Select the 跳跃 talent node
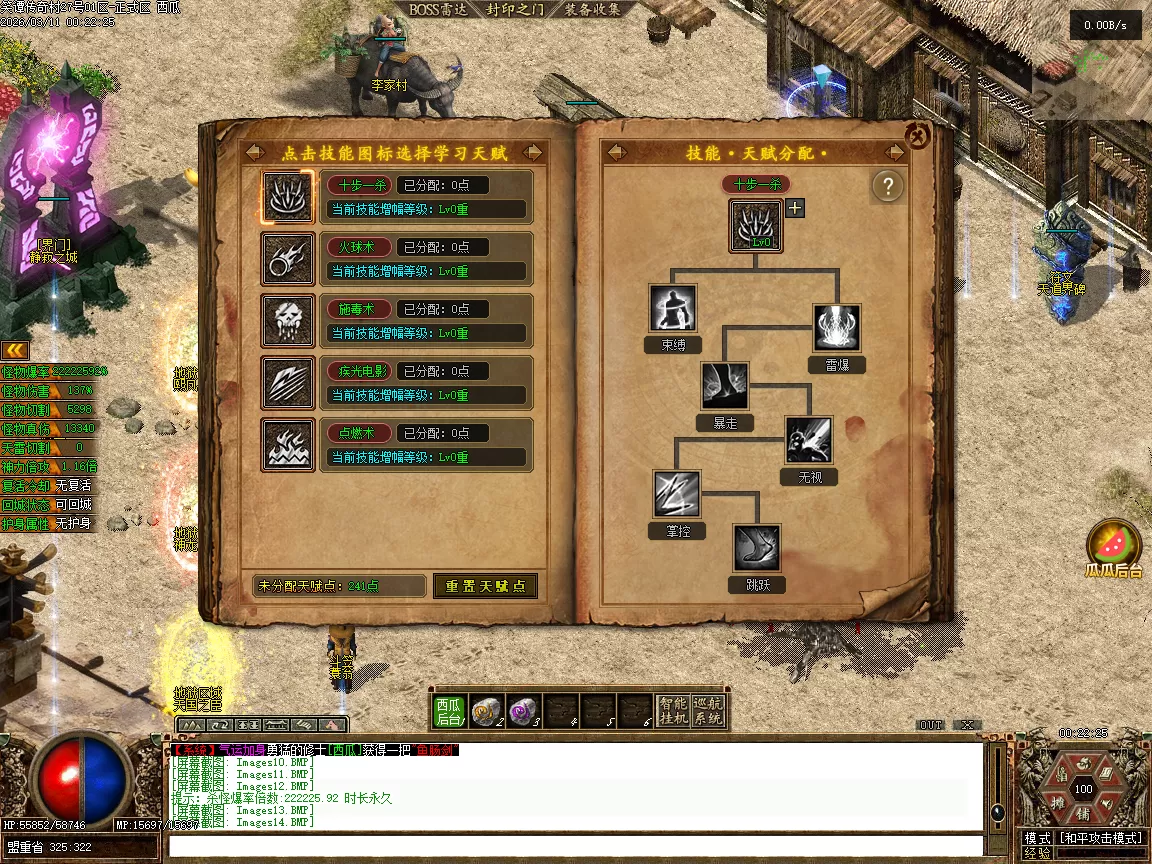This screenshot has width=1152, height=864. [757, 548]
